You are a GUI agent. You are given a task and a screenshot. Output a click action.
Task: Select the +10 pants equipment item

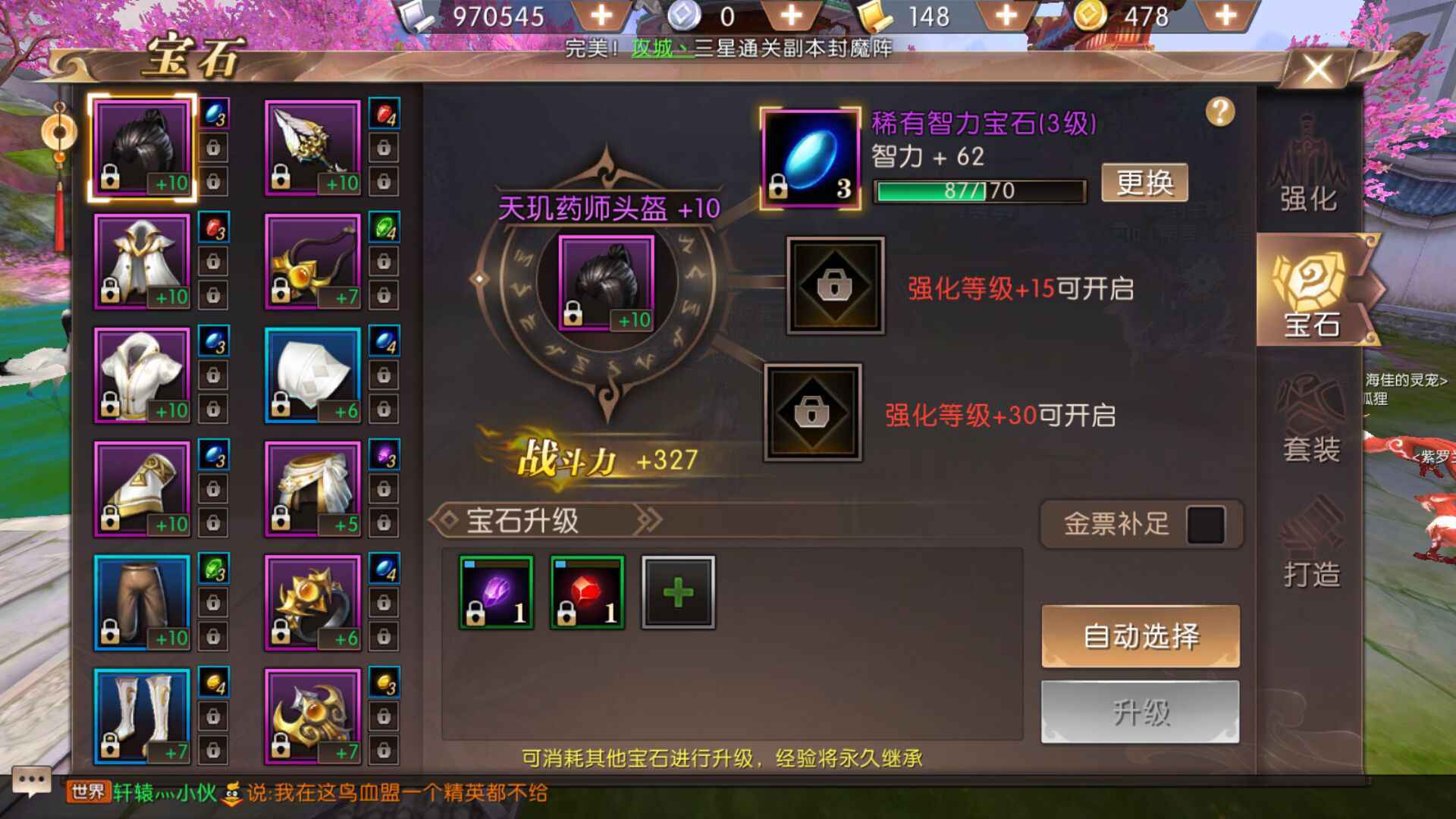[x=143, y=603]
